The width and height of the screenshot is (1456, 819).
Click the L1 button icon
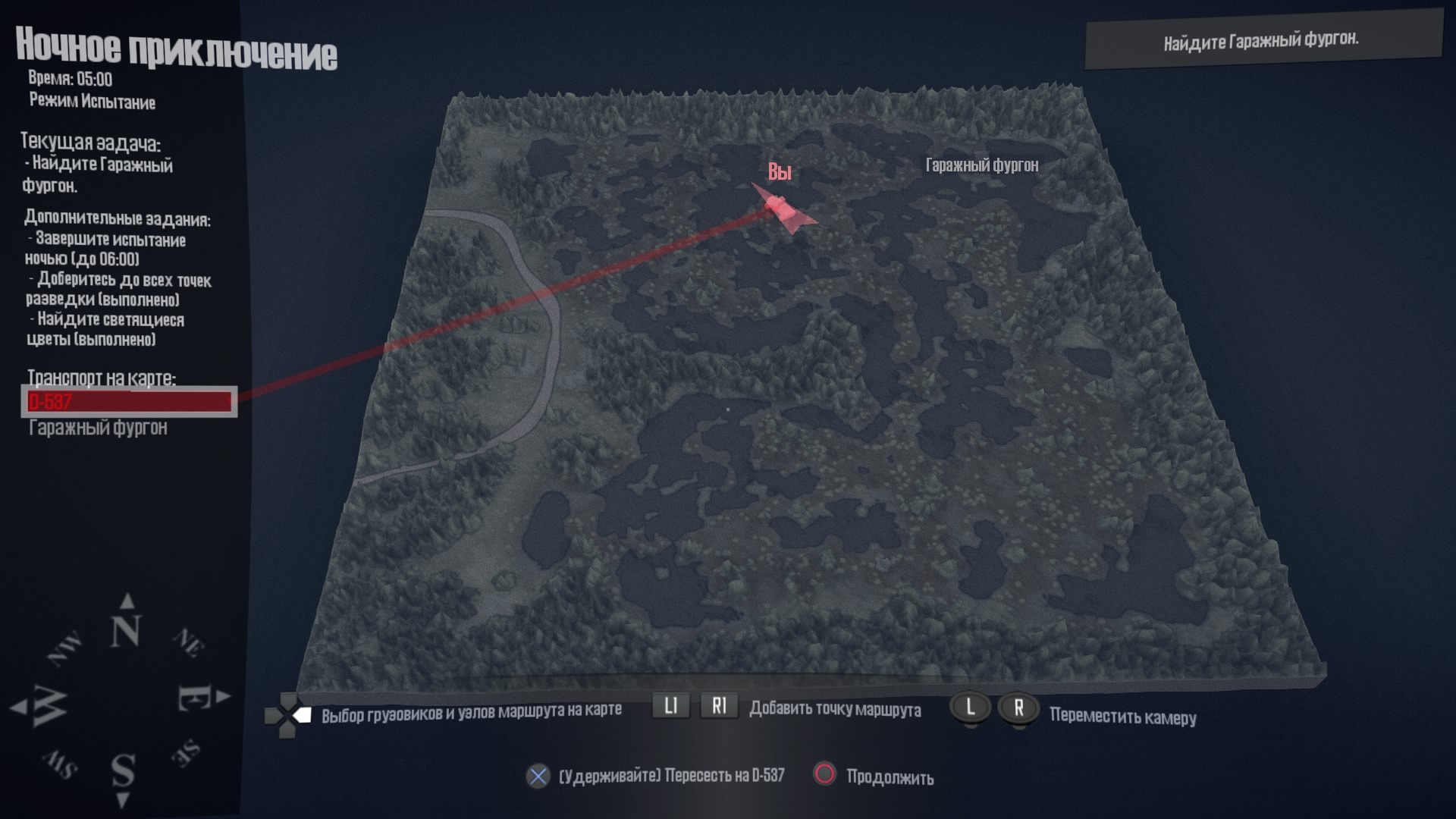pyautogui.click(x=670, y=706)
